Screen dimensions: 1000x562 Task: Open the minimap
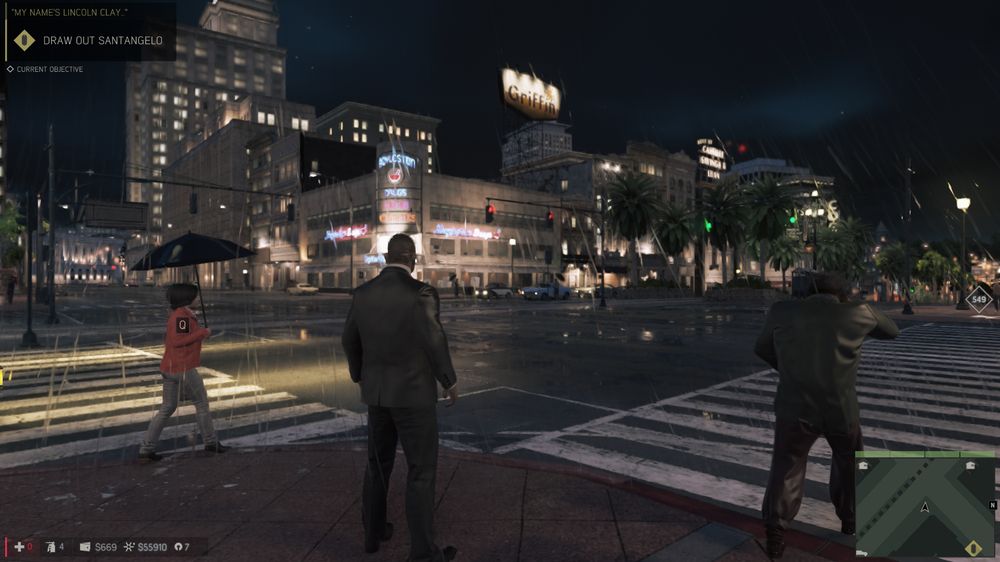coord(925,504)
